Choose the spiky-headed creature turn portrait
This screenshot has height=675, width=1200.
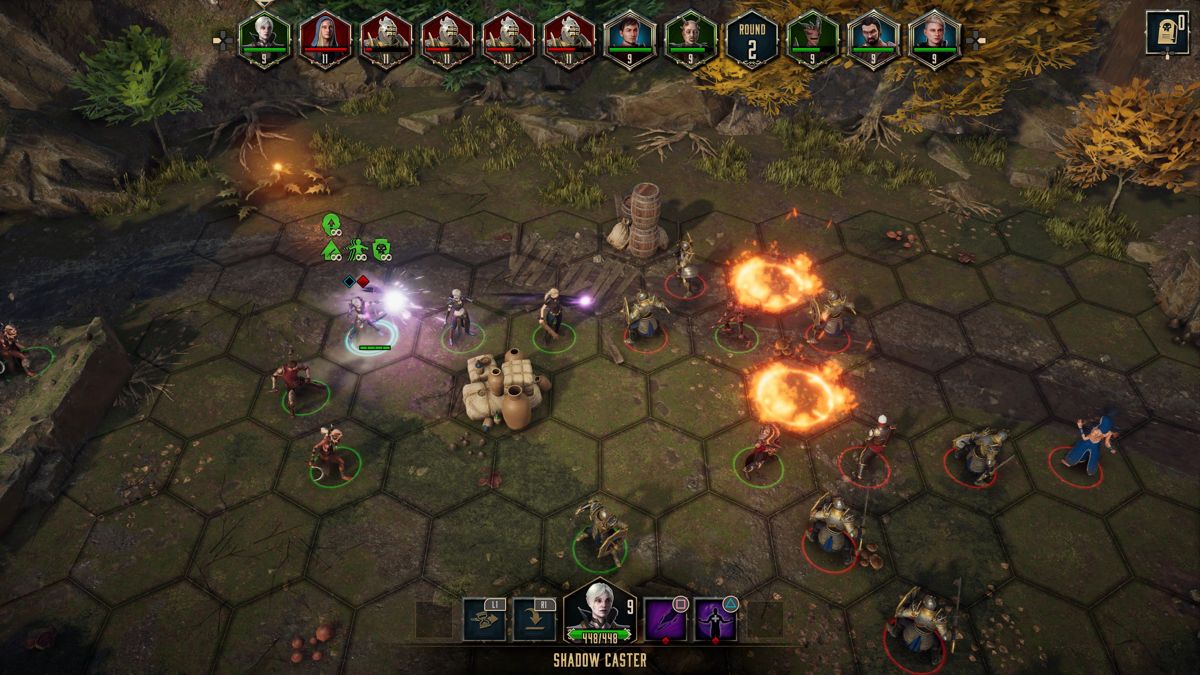point(812,38)
